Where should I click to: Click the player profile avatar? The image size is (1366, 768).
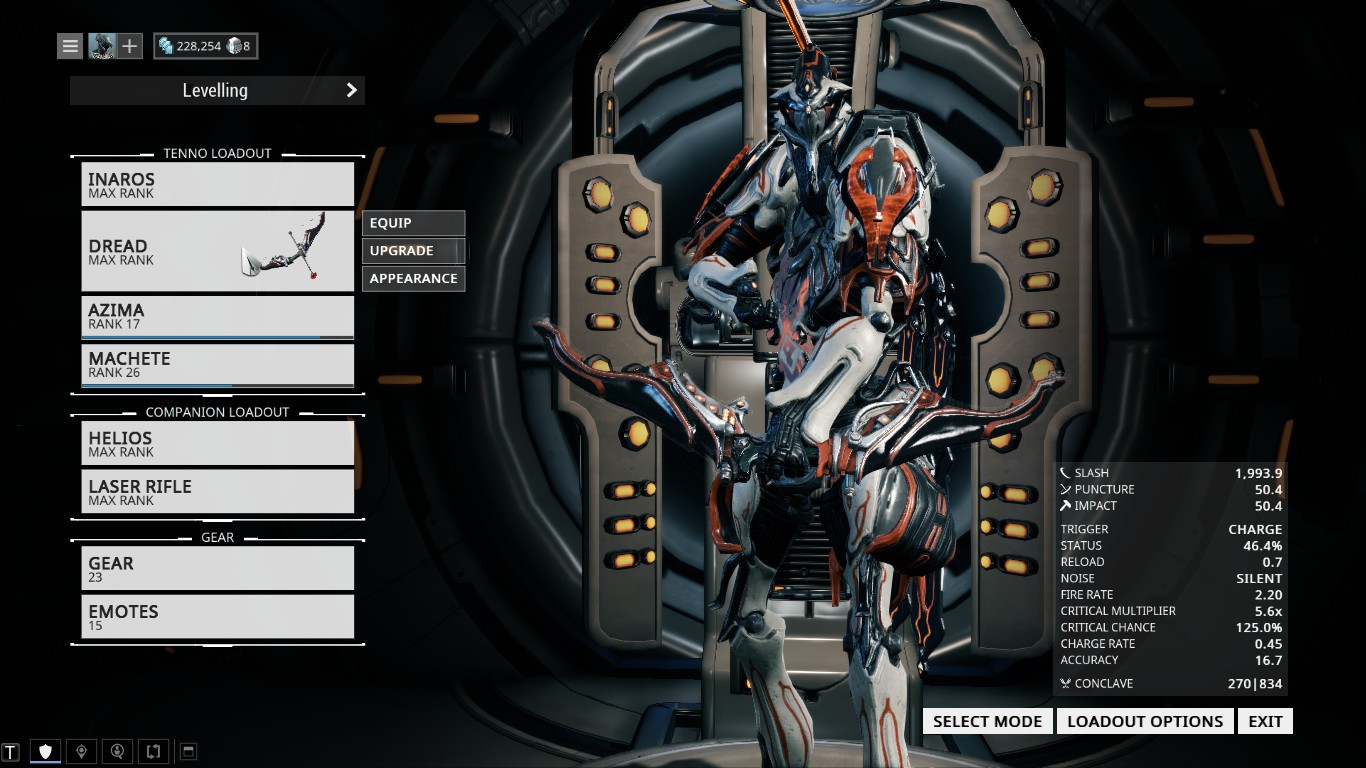(x=102, y=46)
